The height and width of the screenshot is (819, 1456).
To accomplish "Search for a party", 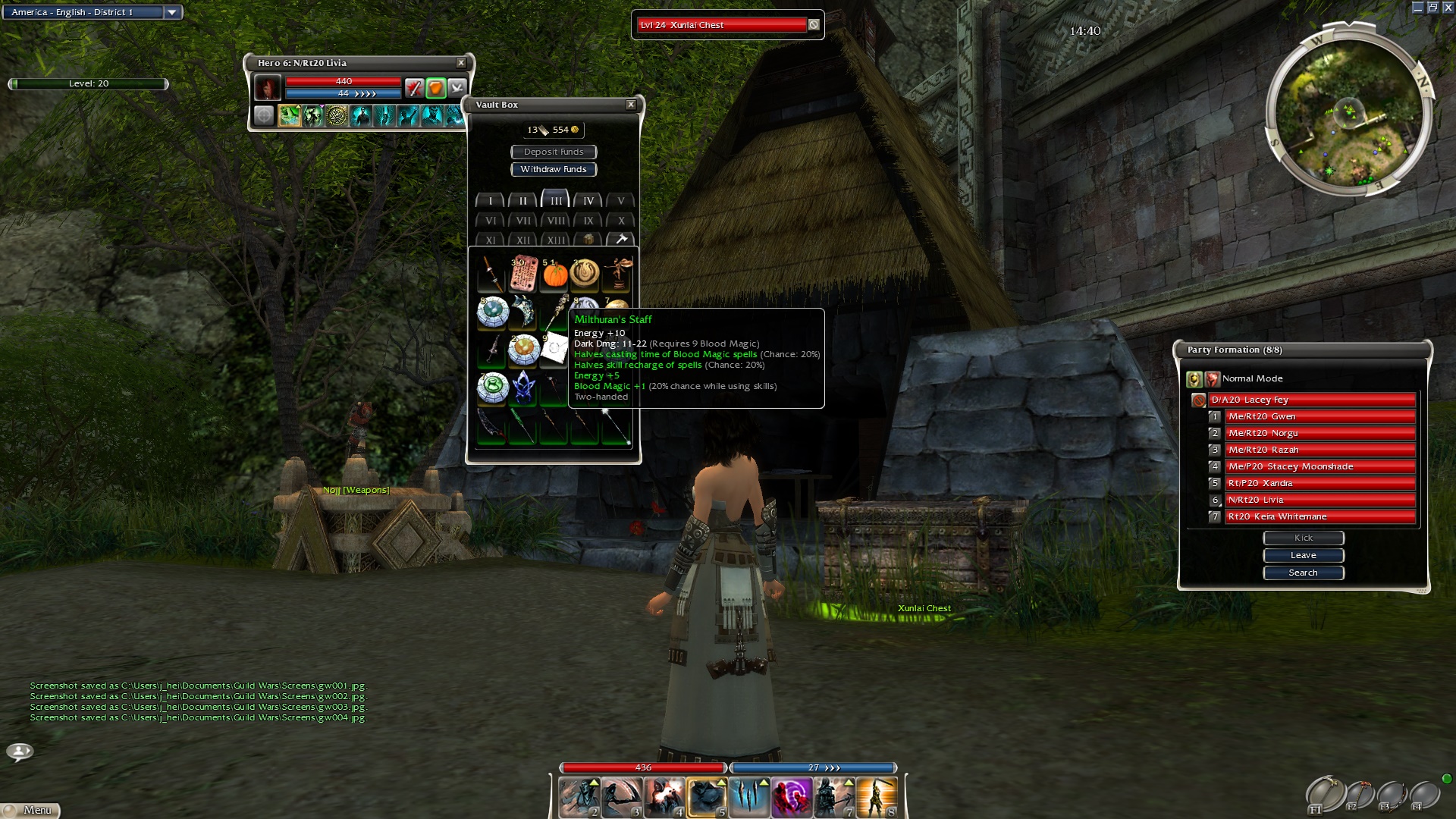I will click(x=1303, y=573).
